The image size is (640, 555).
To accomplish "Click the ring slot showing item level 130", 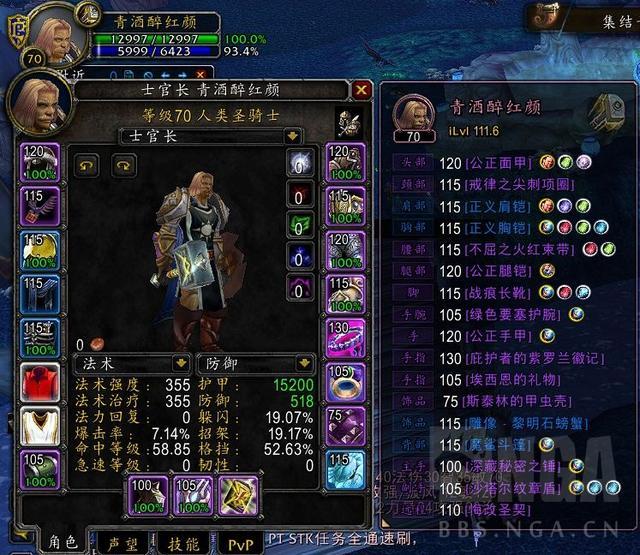I will 345,338.
